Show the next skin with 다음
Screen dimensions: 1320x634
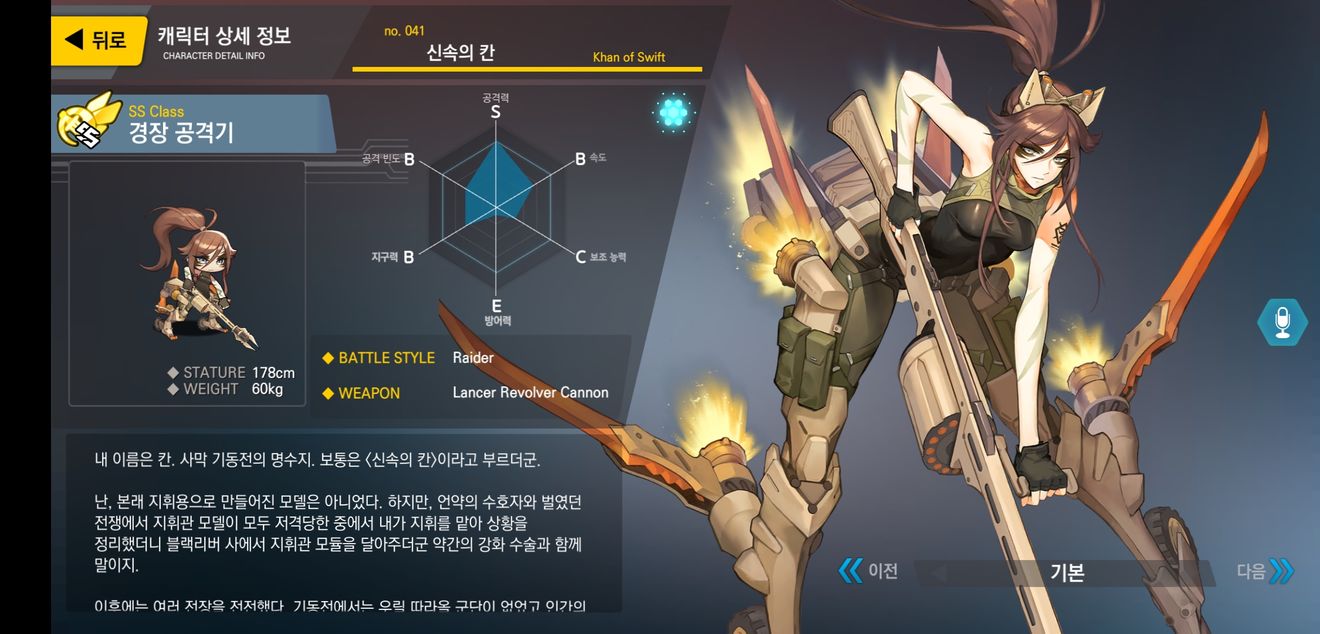tap(1265, 572)
